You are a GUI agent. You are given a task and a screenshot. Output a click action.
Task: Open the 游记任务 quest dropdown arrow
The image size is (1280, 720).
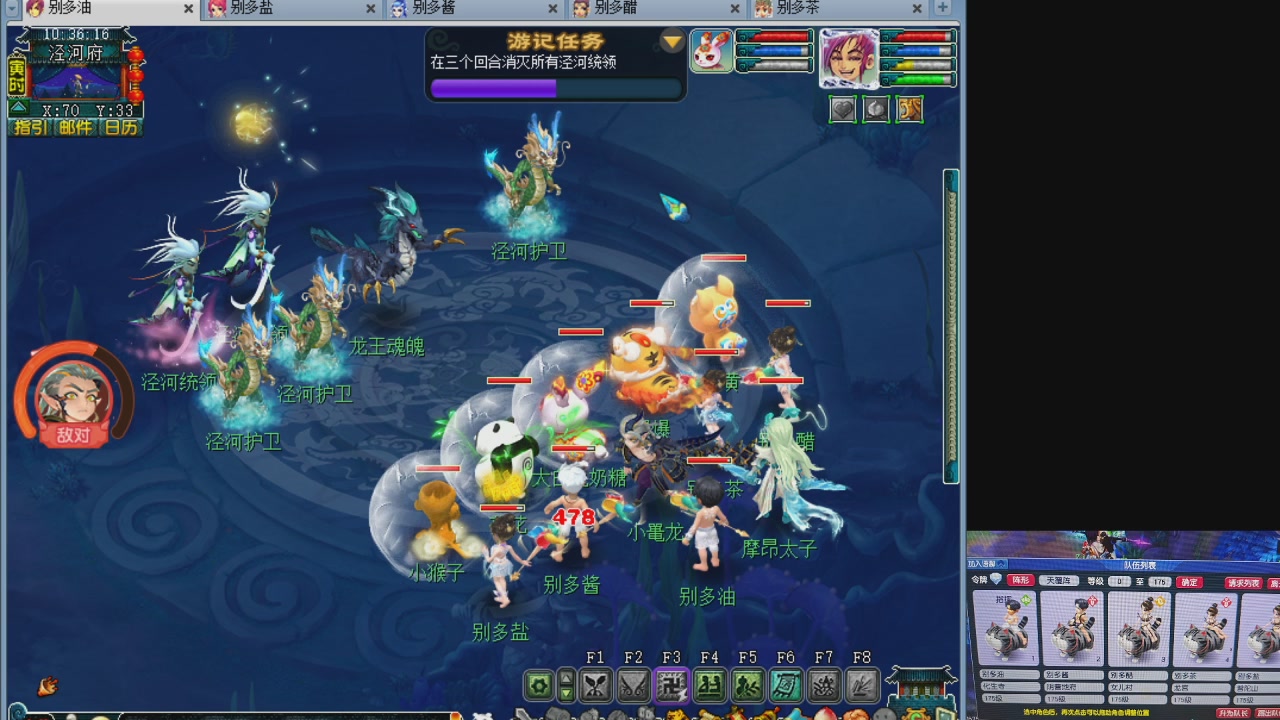pyautogui.click(x=673, y=43)
